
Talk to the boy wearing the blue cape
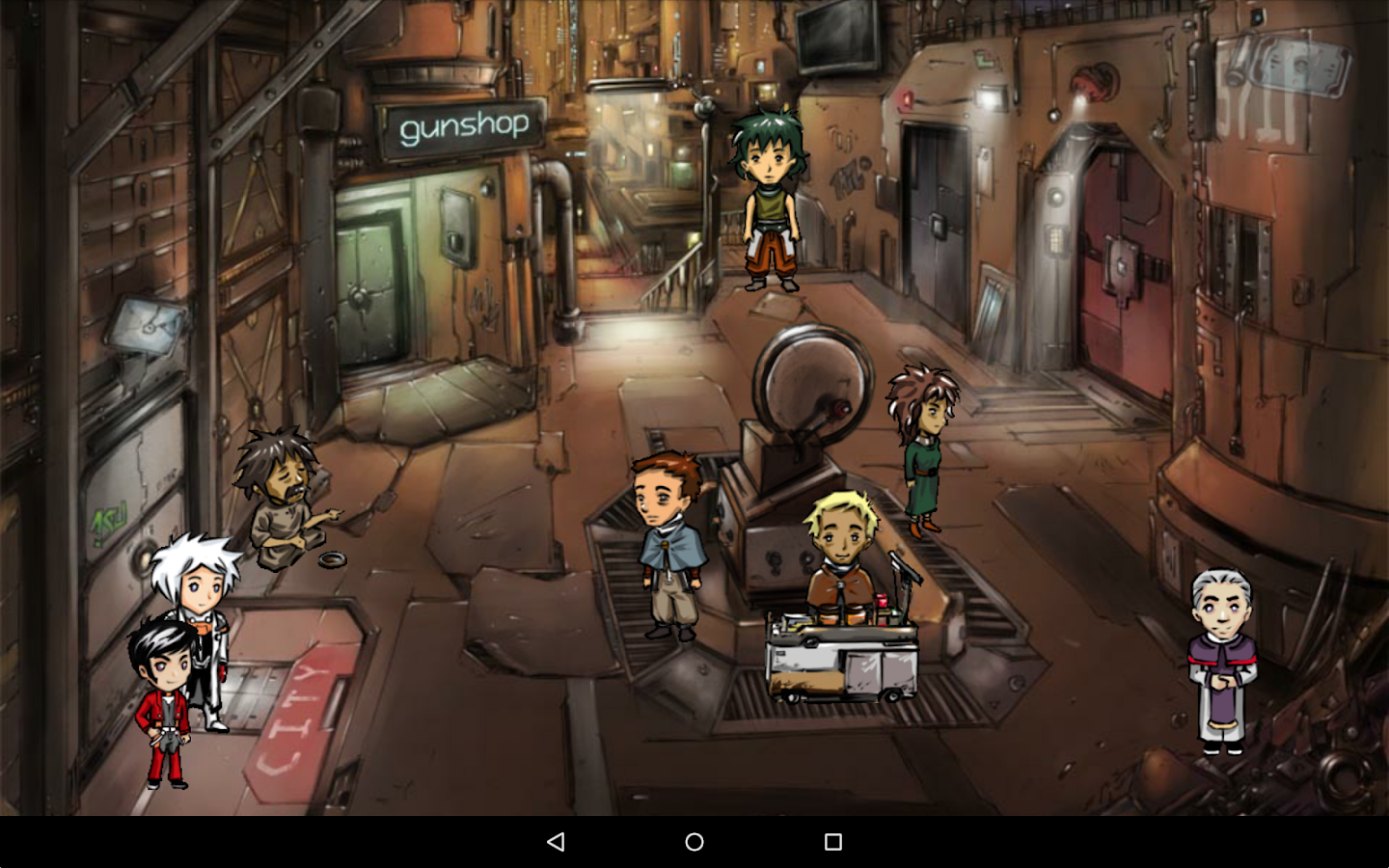point(667,540)
